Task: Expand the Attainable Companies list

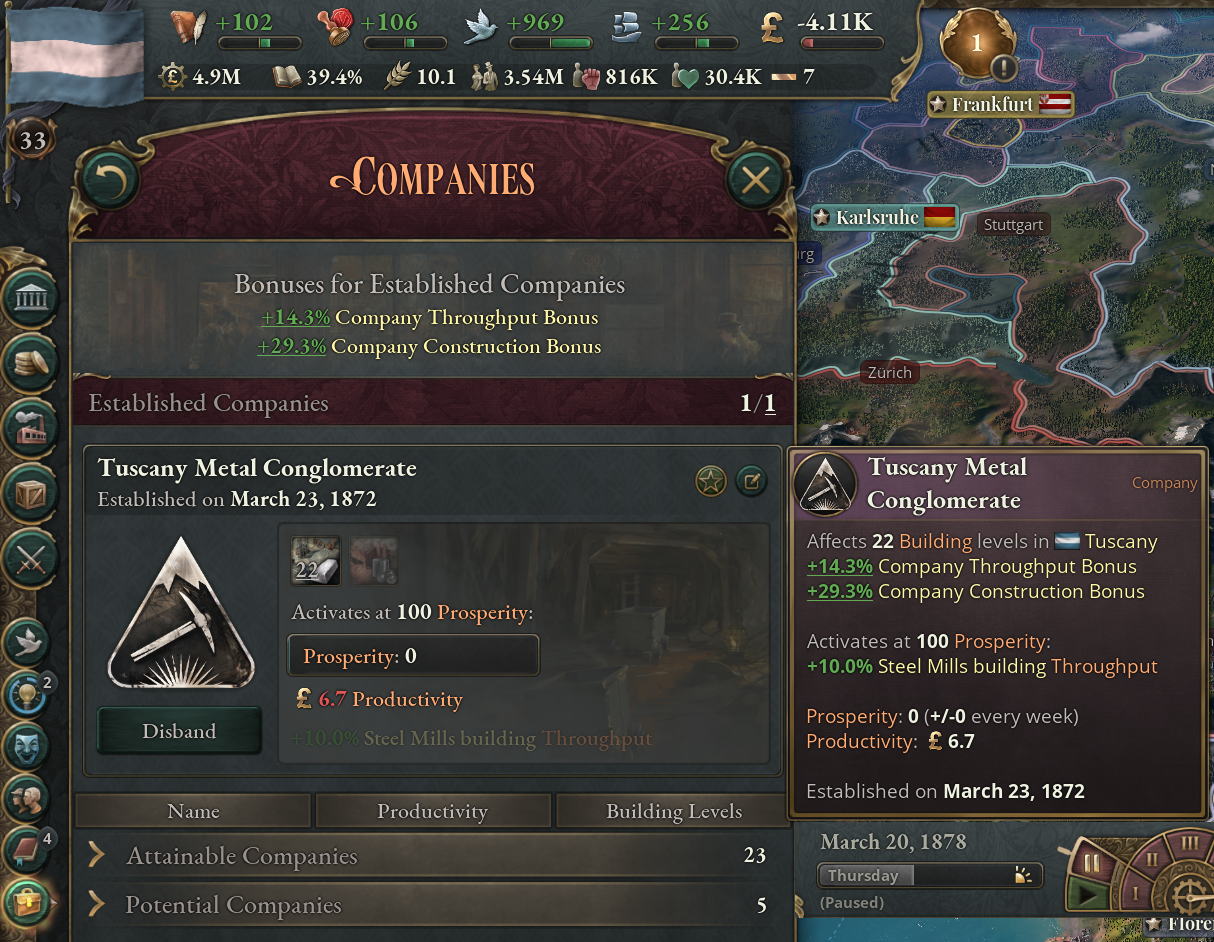Action: [240, 856]
